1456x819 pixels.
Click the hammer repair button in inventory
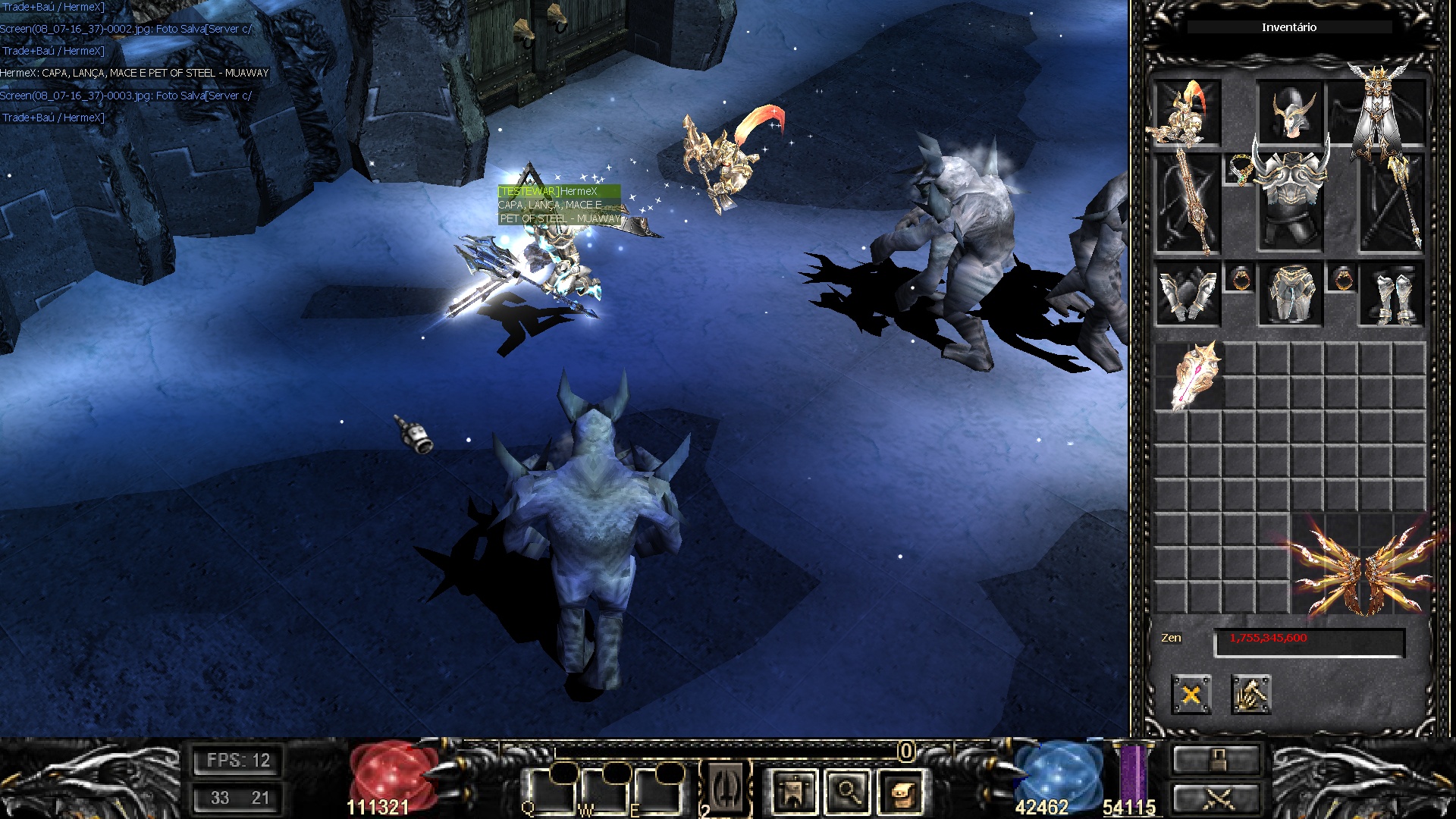point(1250,694)
